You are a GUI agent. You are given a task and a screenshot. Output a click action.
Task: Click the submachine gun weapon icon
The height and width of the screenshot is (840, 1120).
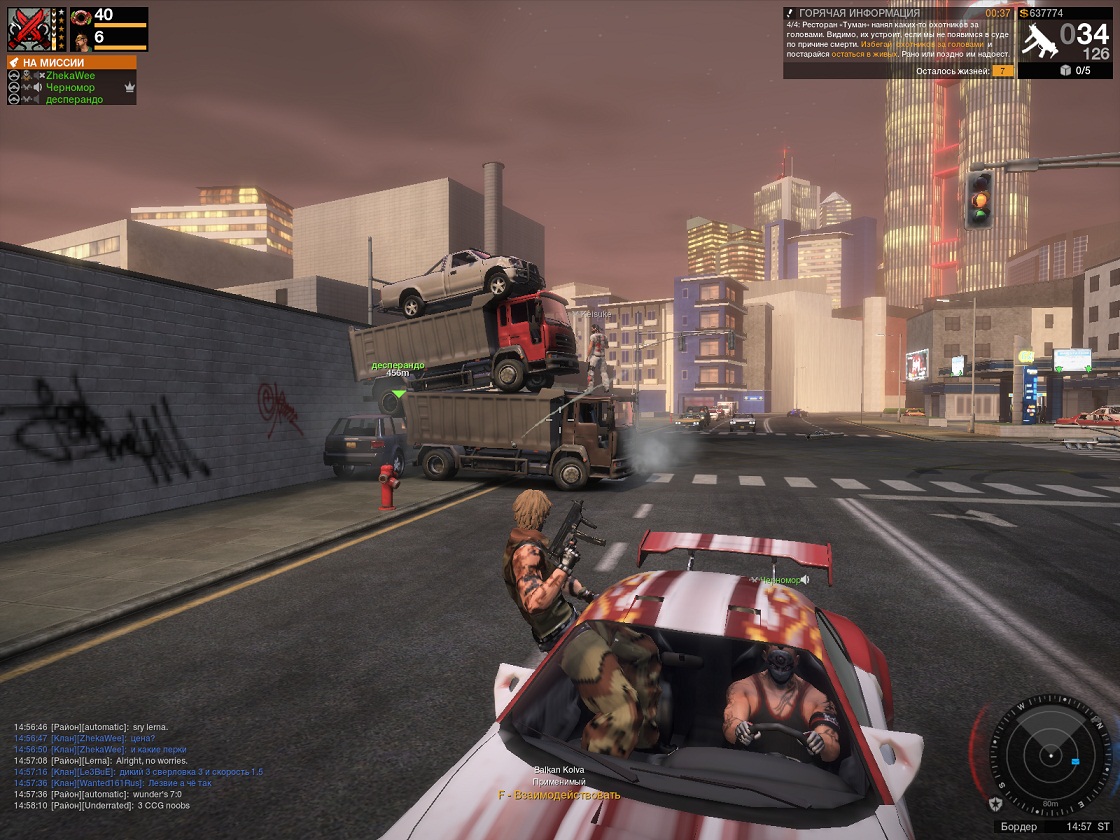pos(1039,41)
